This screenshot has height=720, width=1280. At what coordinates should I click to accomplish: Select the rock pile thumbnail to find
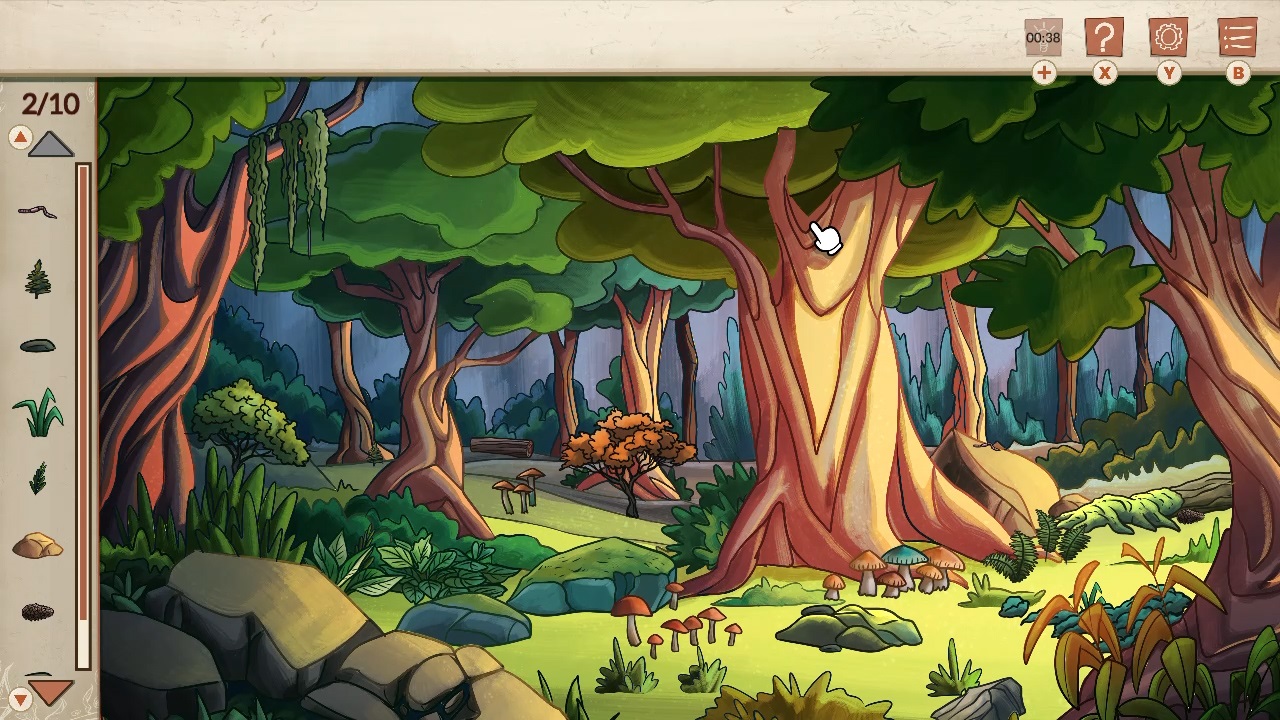[38, 545]
